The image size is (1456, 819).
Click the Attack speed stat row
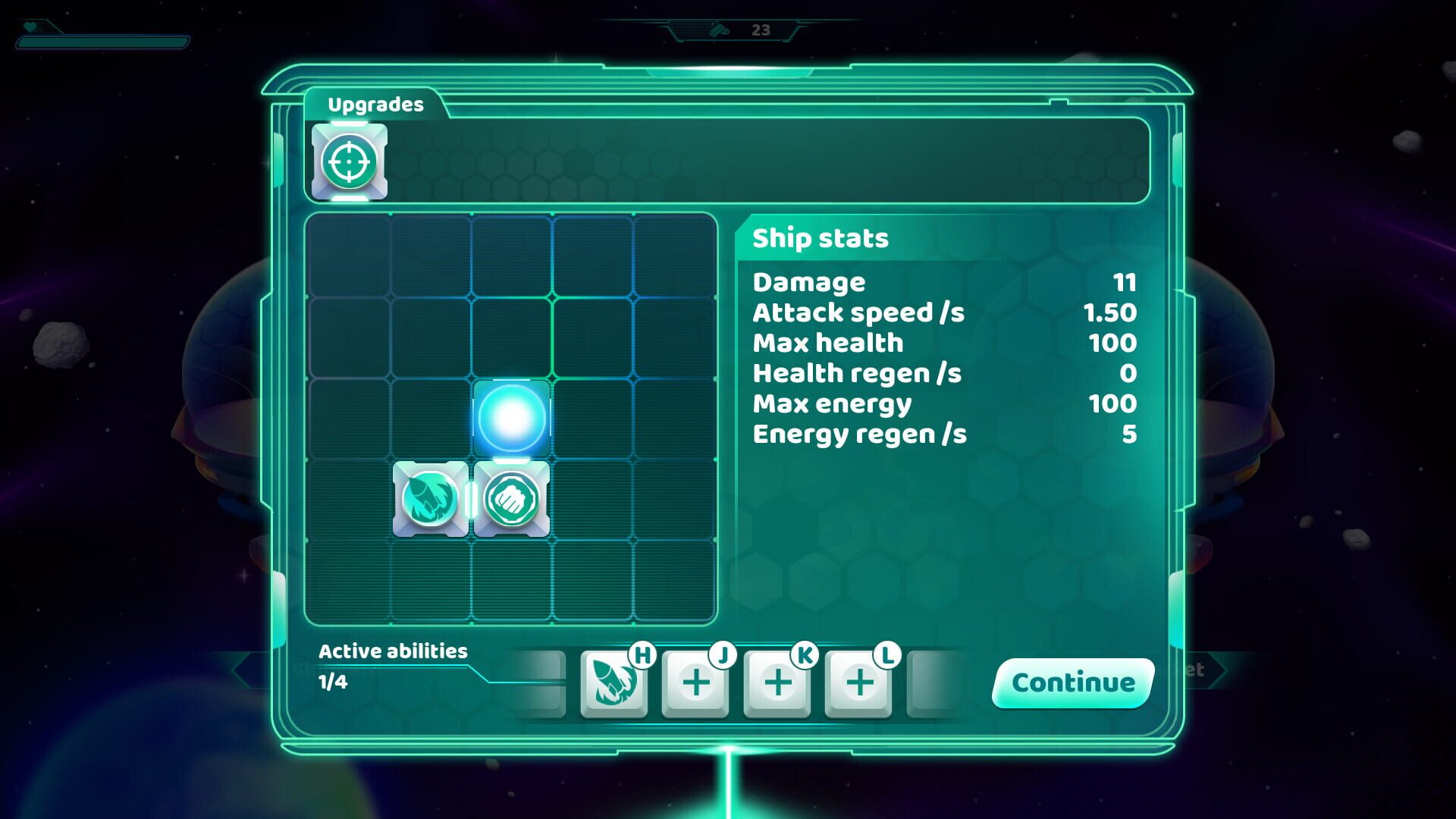coord(857,312)
